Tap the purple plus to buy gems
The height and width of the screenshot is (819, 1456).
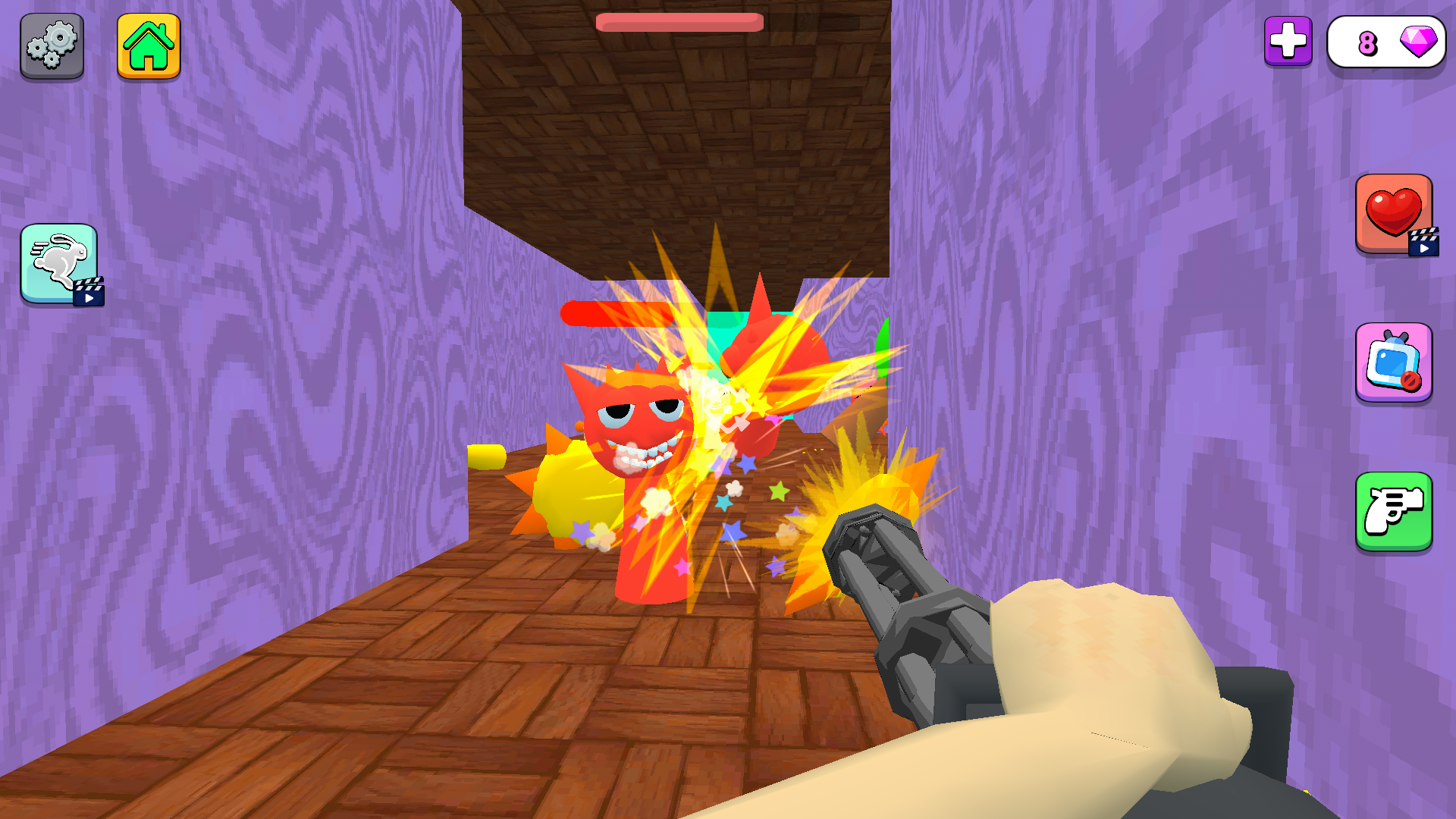(1289, 42)
